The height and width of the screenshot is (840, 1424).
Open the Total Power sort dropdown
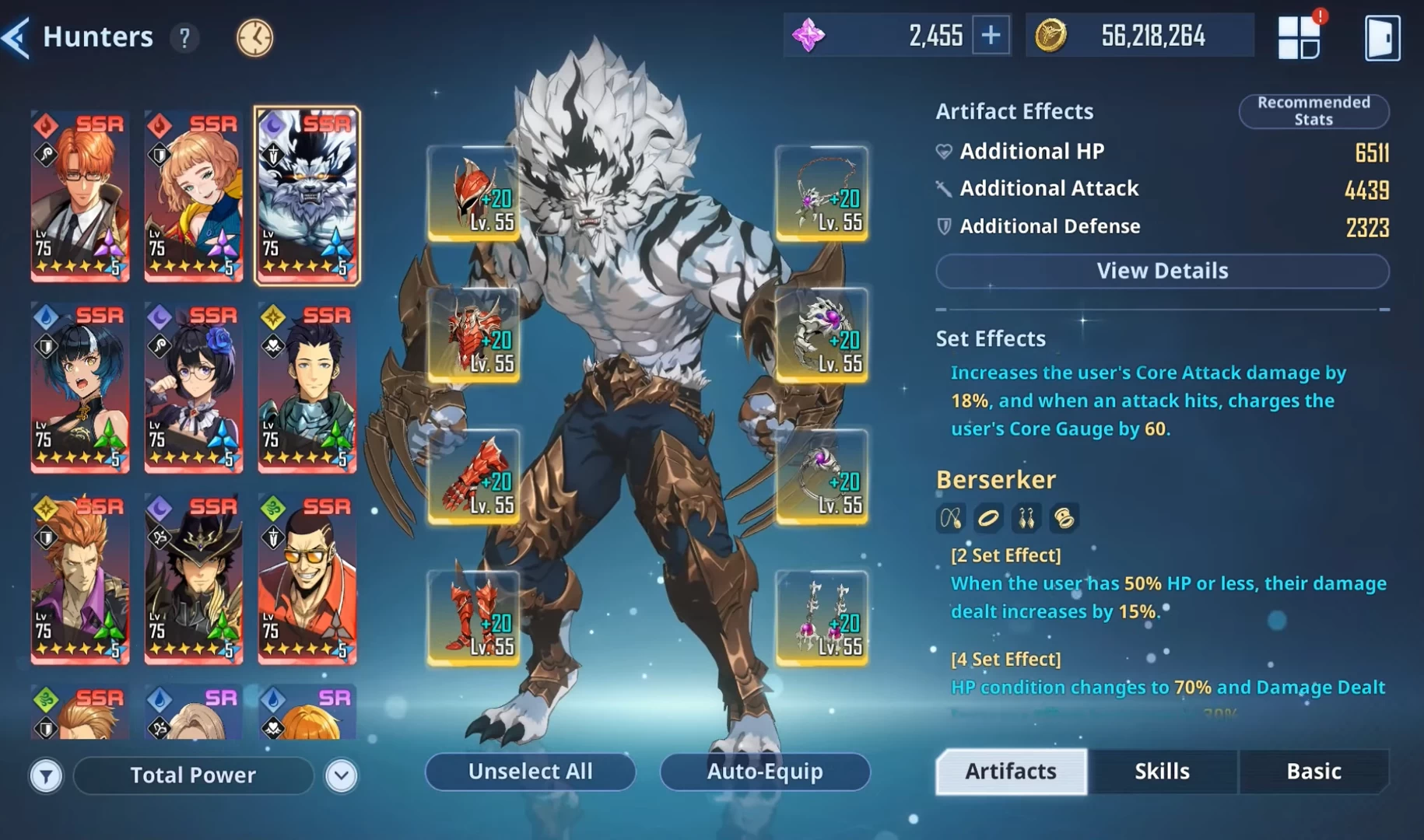pyautogui.click(x=342, y=775)
